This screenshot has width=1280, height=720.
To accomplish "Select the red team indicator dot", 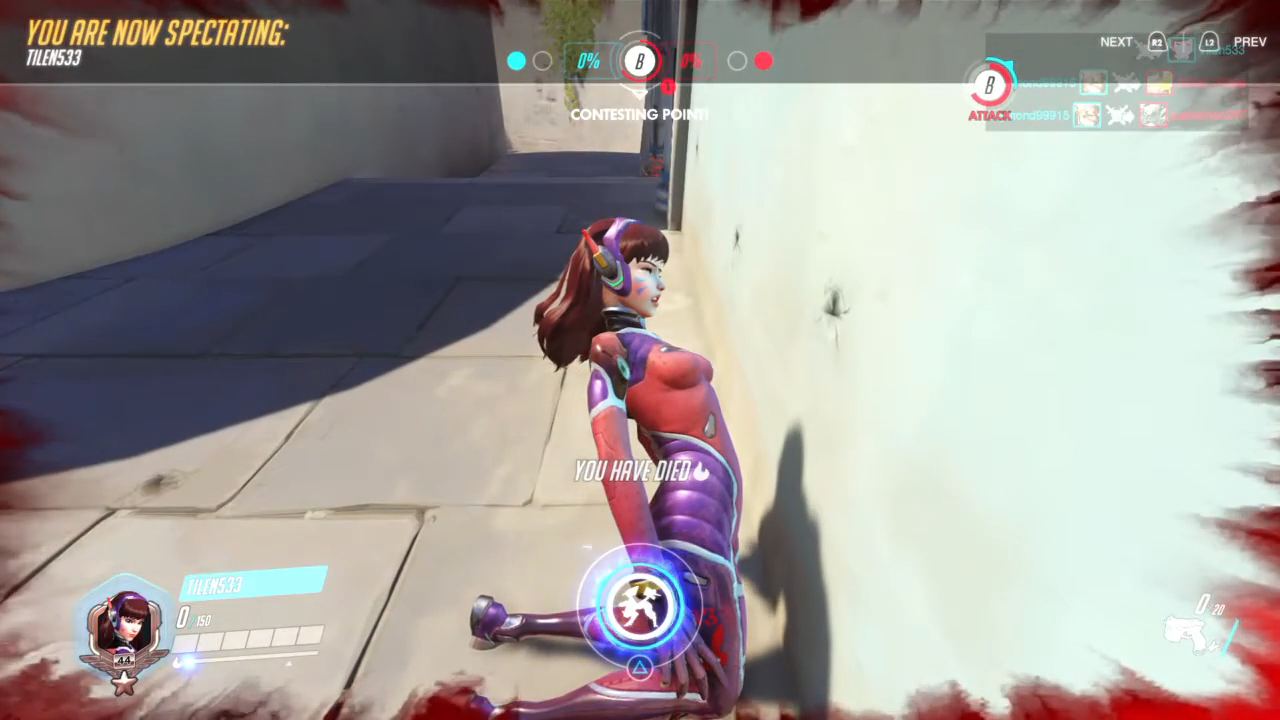I will (764, 61).
